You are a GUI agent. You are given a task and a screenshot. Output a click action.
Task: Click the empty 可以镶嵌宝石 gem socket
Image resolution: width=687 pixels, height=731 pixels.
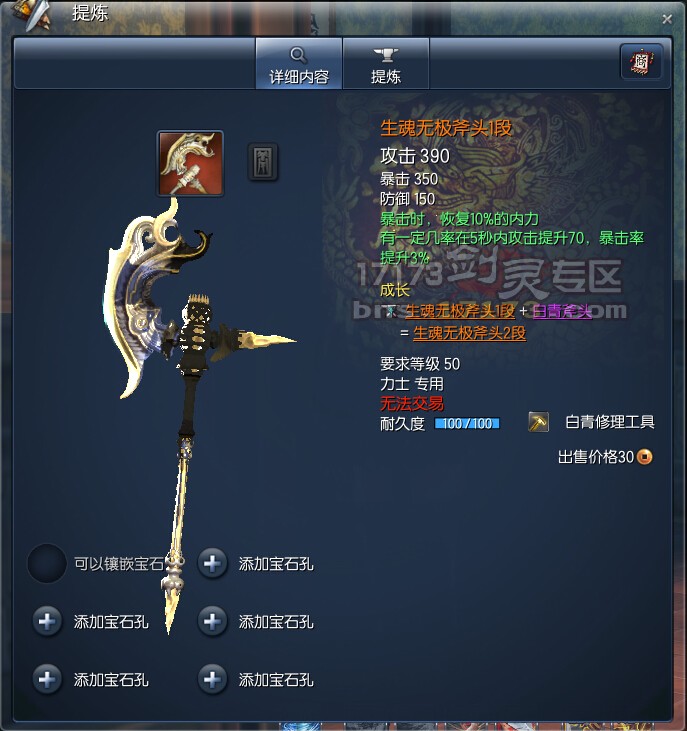tap(47, 564)
